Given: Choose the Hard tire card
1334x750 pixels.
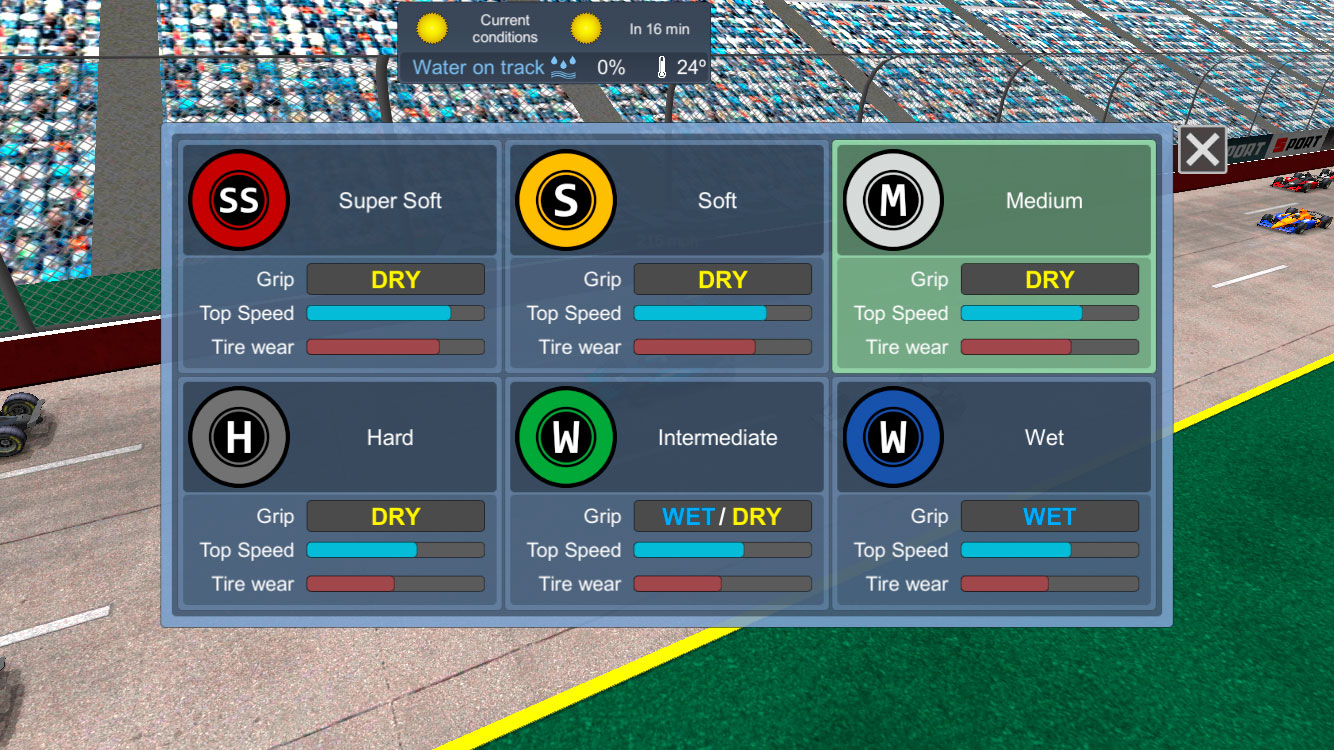Looking at the screenshot, I should click(x=339, y=493).
